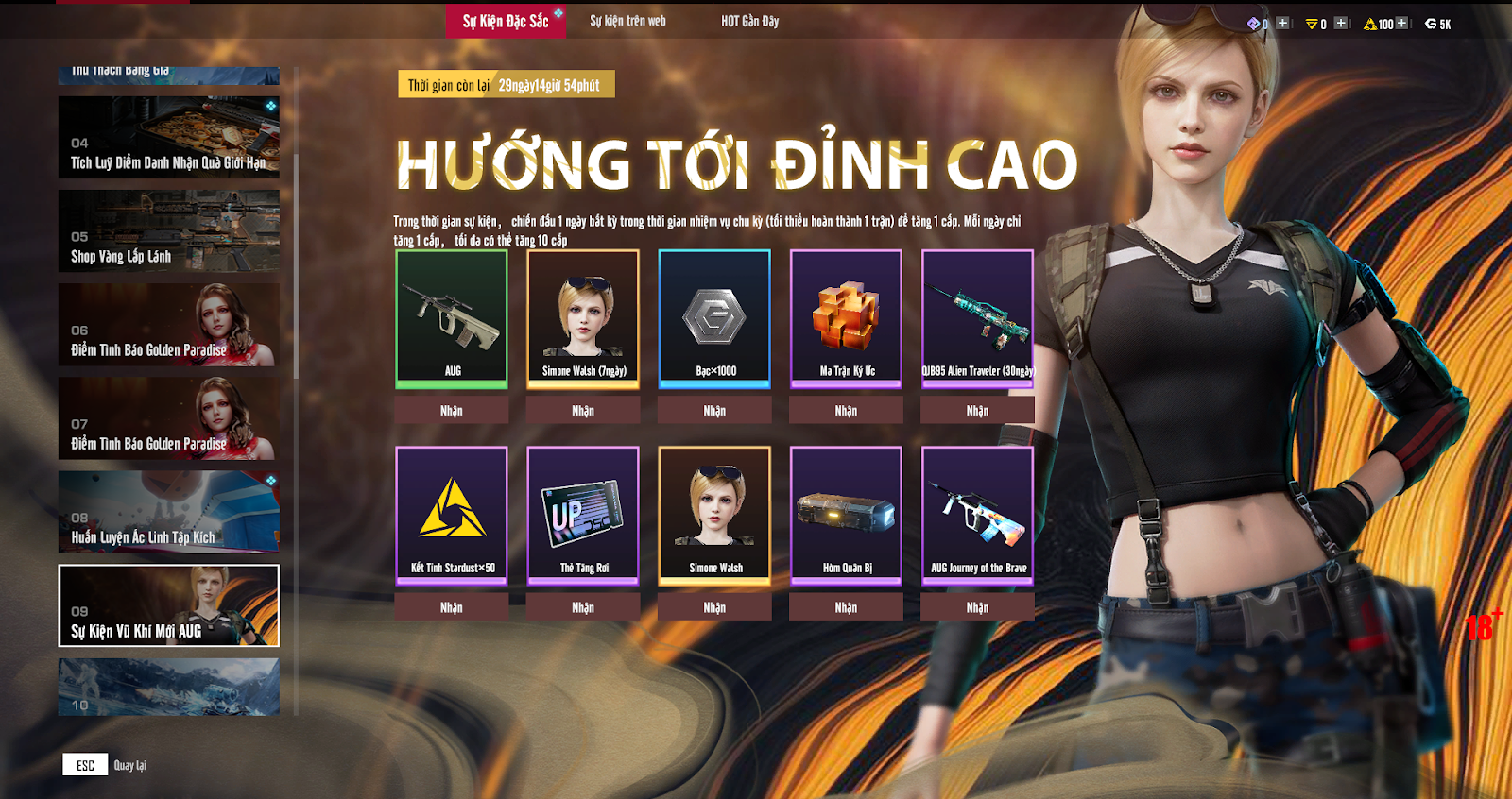The width and height of the screenshot is (1512, 799).
Task: Click Nhận under the Hòm Quân Bị crate
Action: [x=846, y=607]
